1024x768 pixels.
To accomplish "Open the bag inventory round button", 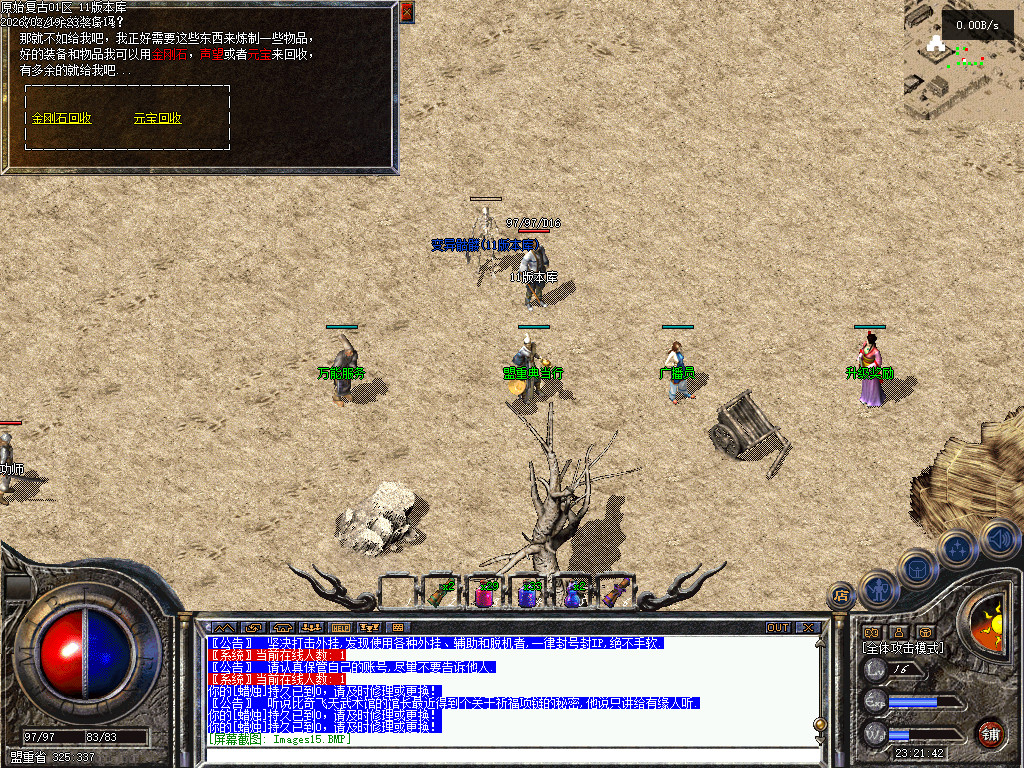I will tap(918, 568).
